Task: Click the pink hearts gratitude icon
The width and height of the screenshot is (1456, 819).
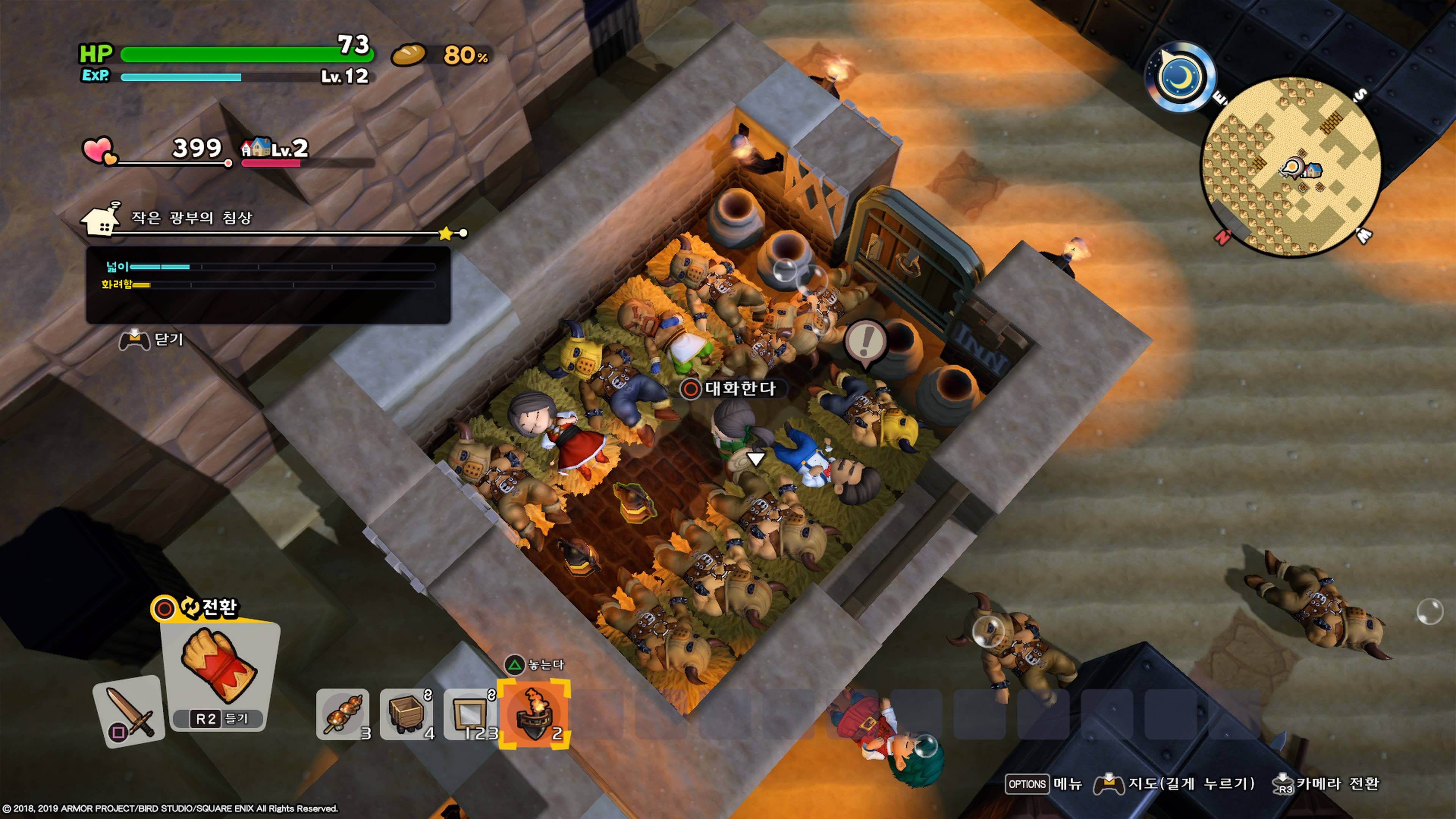Action: 99,151
